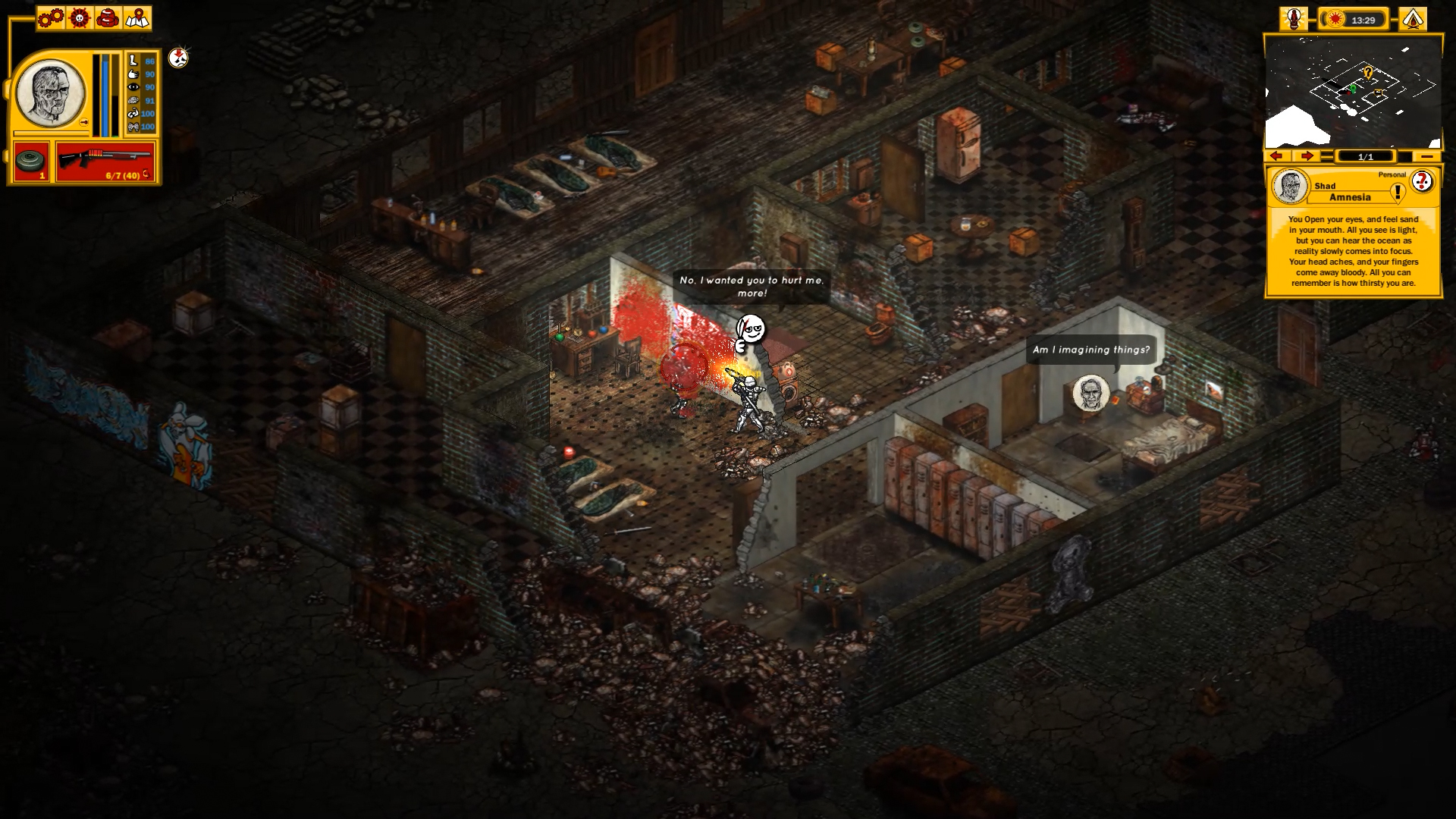Open the backpack inventory

coord(108,17)
